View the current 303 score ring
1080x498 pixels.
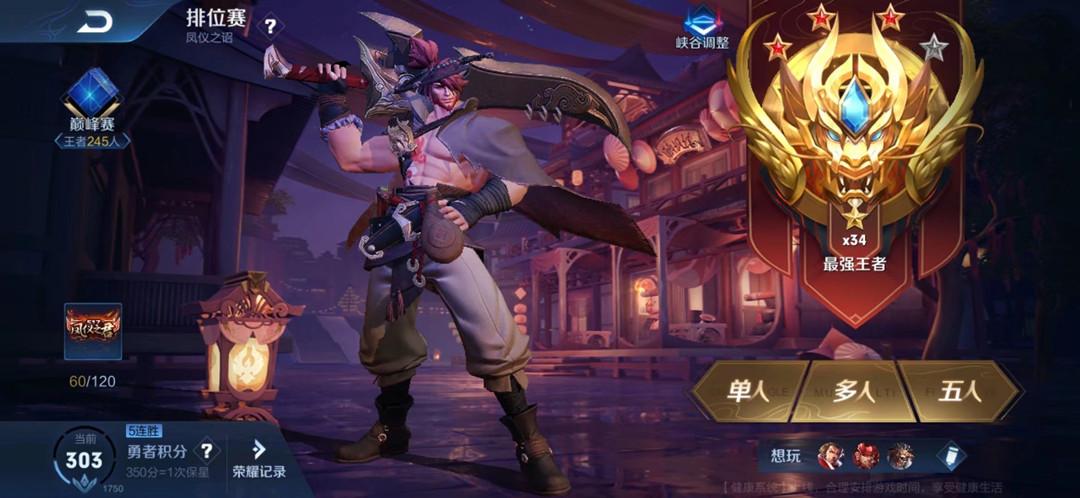(84, 460)
